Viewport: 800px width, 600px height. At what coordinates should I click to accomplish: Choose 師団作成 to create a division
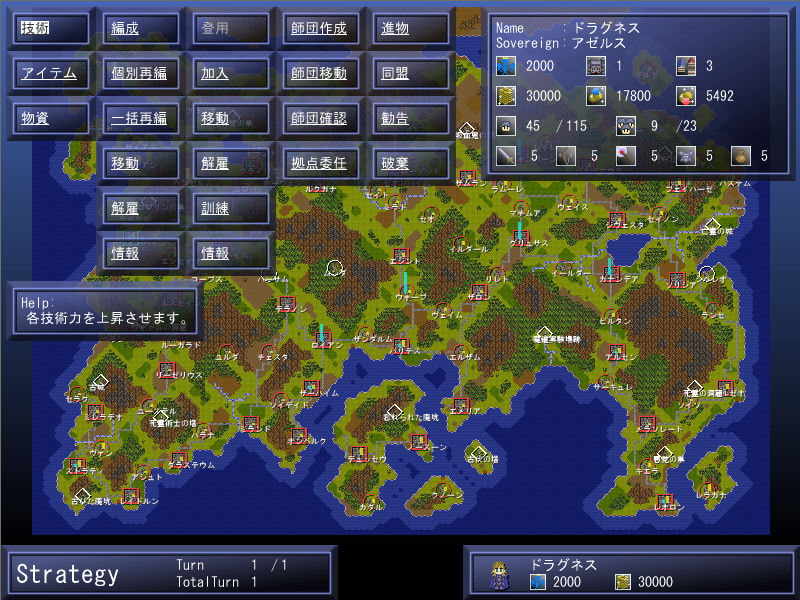pyautogui.click(x=321, y=28)
